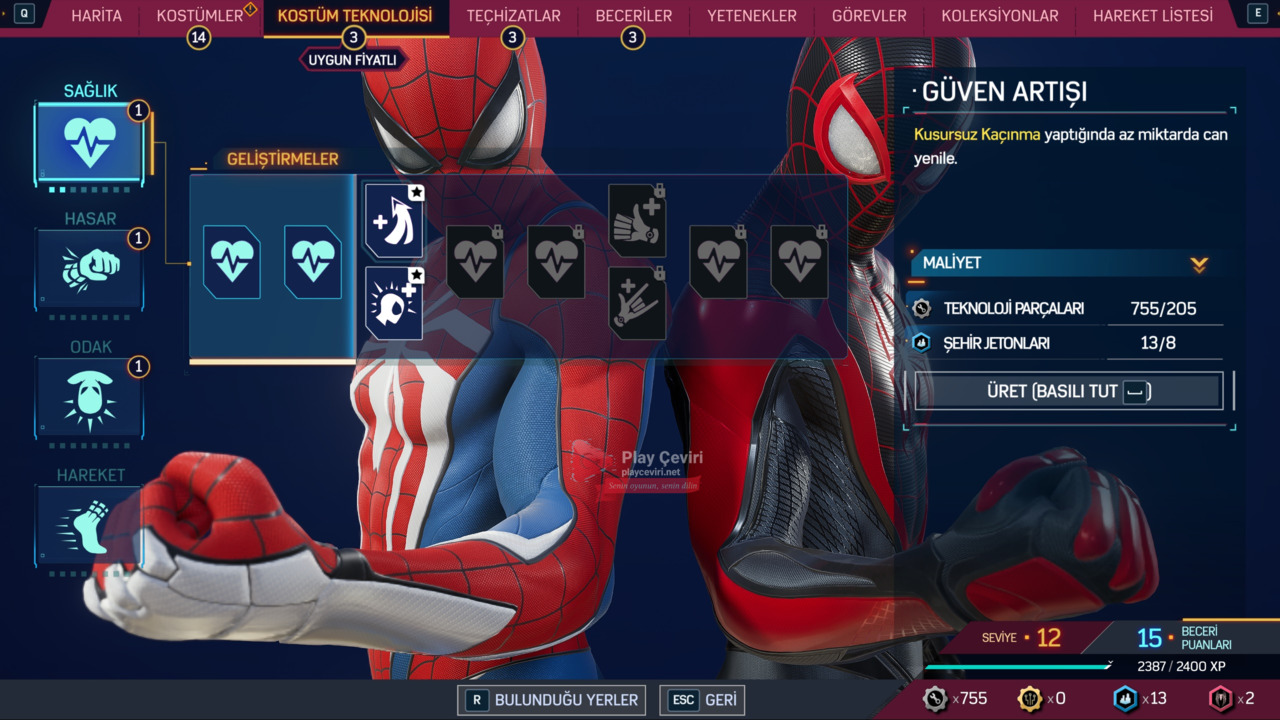
Task: Go to the Teçhizatlar tab
Action: pos(513,16)
